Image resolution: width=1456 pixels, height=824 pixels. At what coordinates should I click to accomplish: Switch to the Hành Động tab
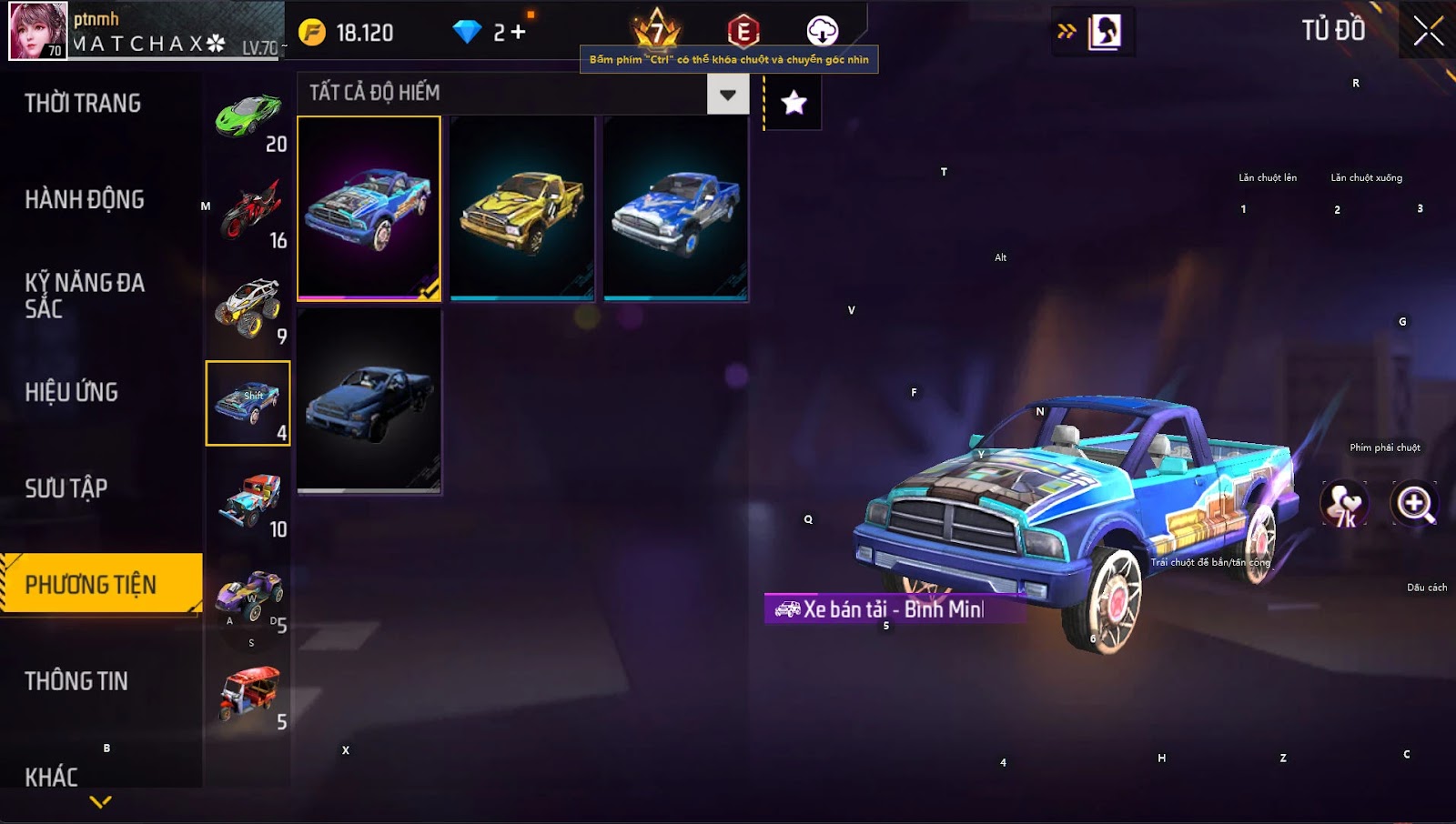click(85, 200)
